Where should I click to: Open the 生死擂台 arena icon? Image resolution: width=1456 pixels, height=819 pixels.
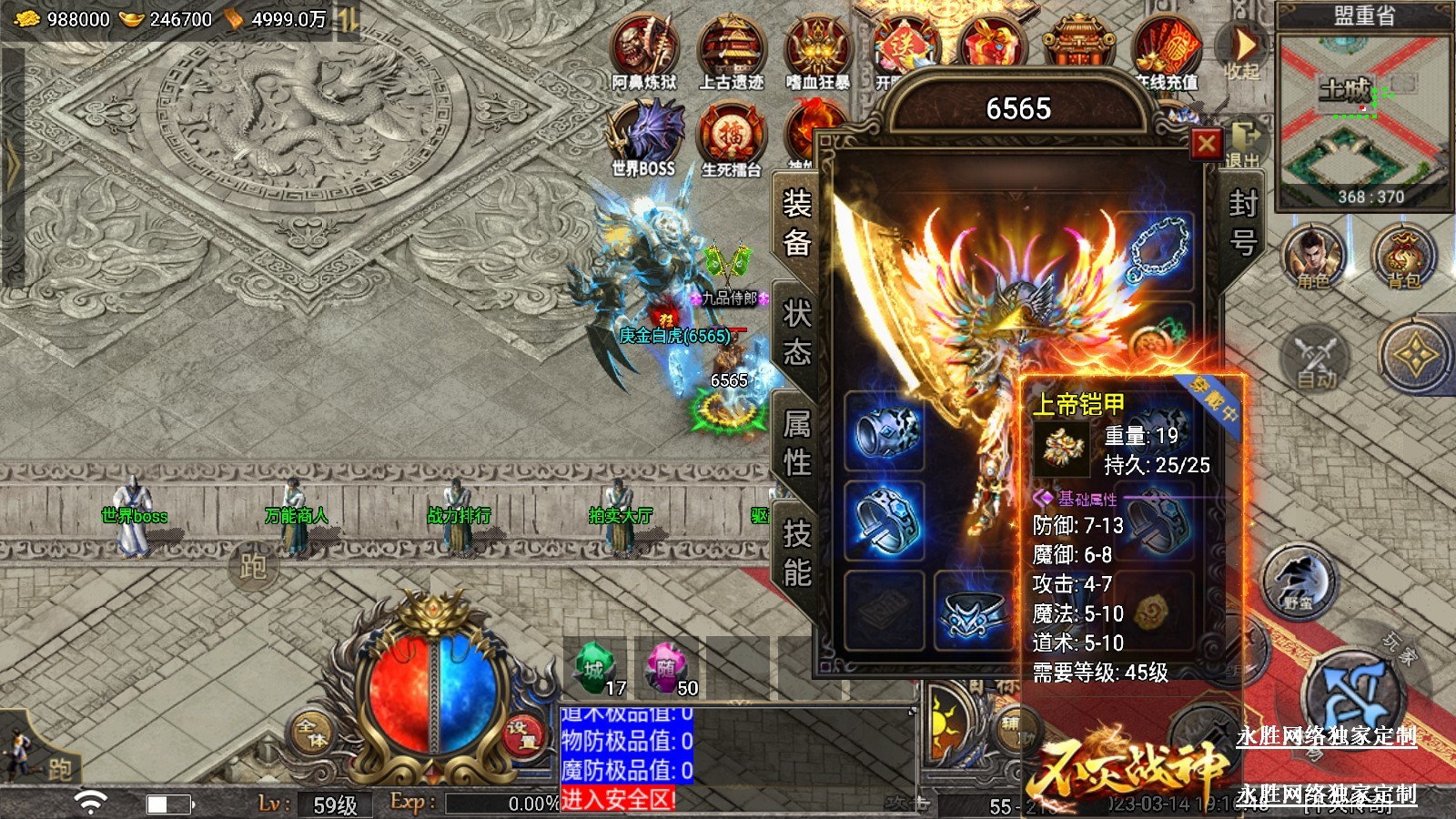731,138
